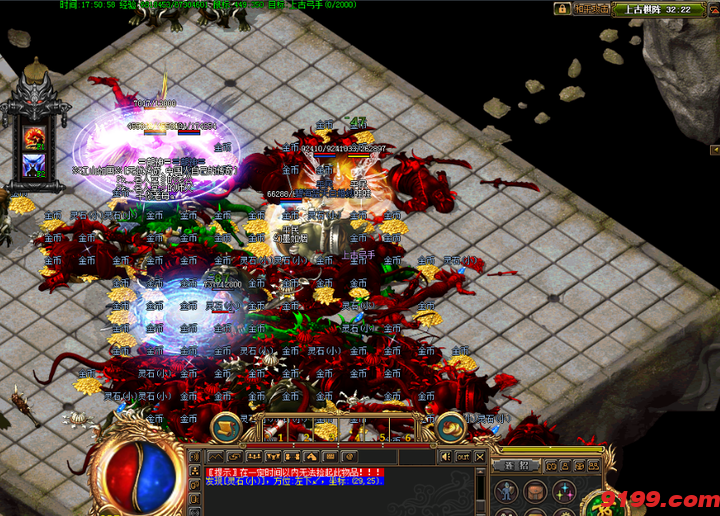Toggle the 和平攻击 attack mode button
The height and width of the screenshot is (516, 720).
[x=592, y=9]
